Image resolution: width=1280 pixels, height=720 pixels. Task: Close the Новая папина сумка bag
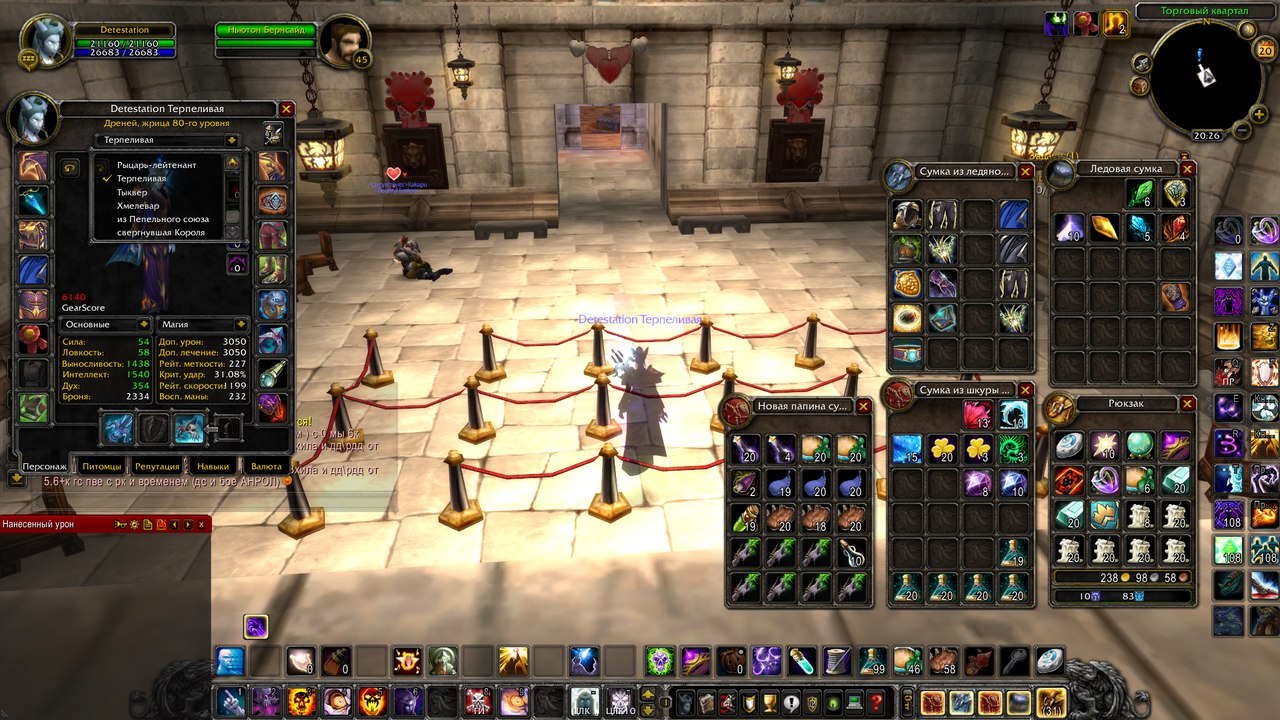pos(863,406)
